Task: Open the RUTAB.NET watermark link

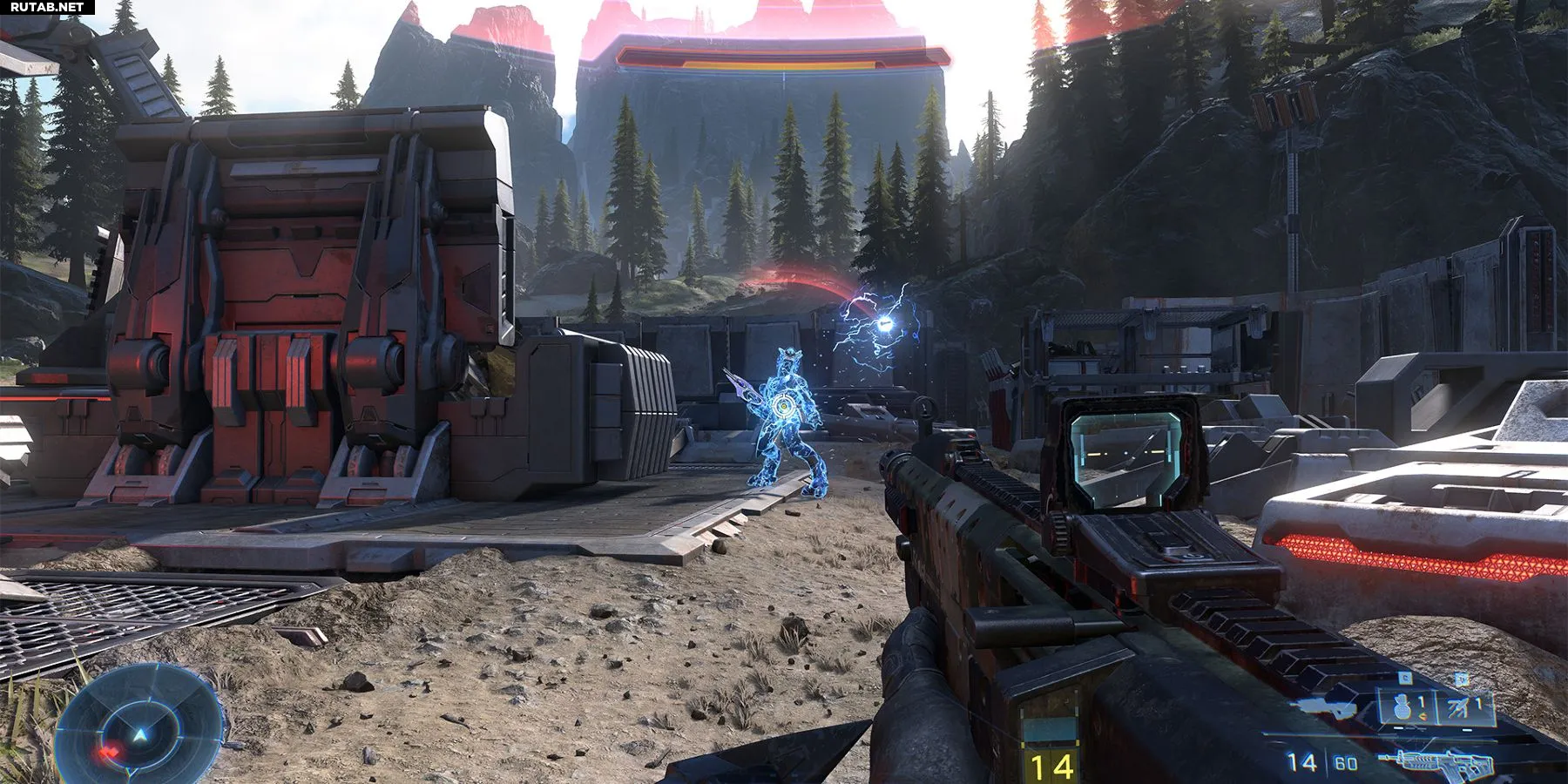Action: (47, 8)
